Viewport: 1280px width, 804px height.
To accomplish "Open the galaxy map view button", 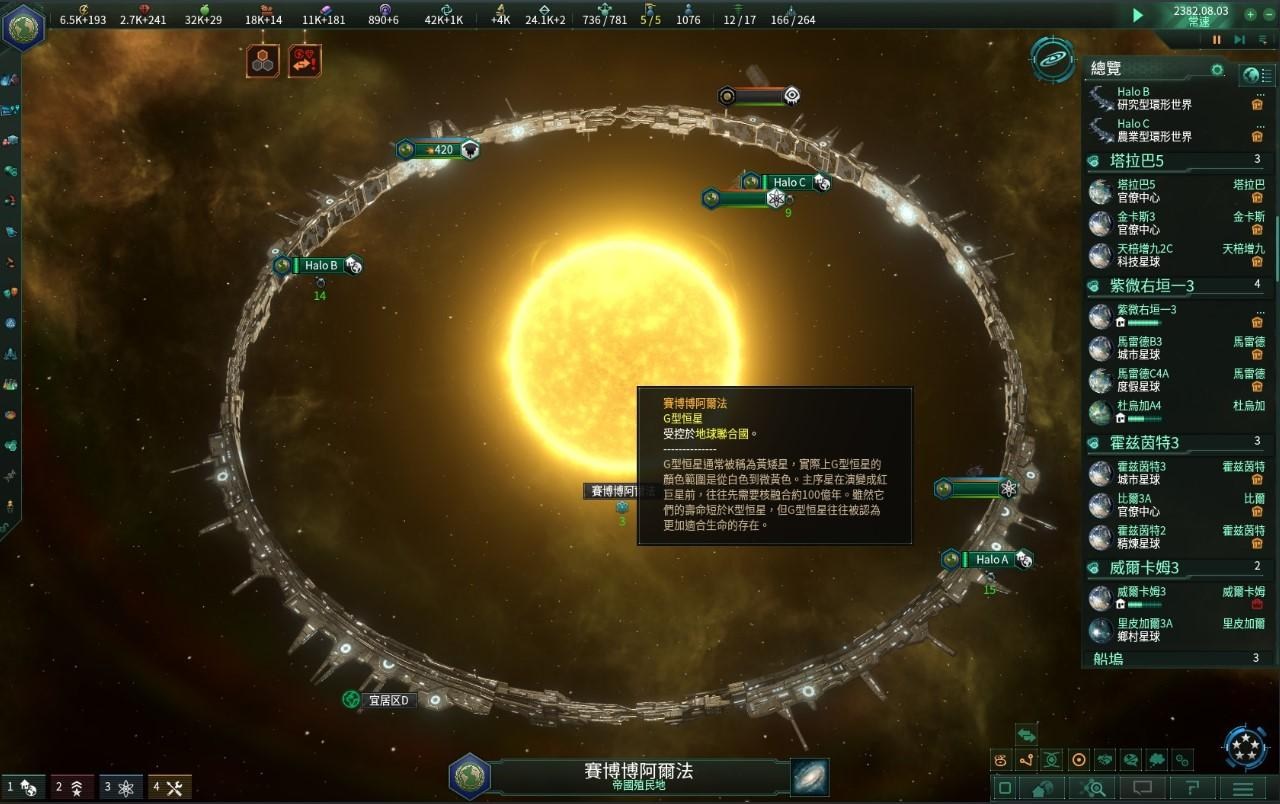I will coord(809,777).
